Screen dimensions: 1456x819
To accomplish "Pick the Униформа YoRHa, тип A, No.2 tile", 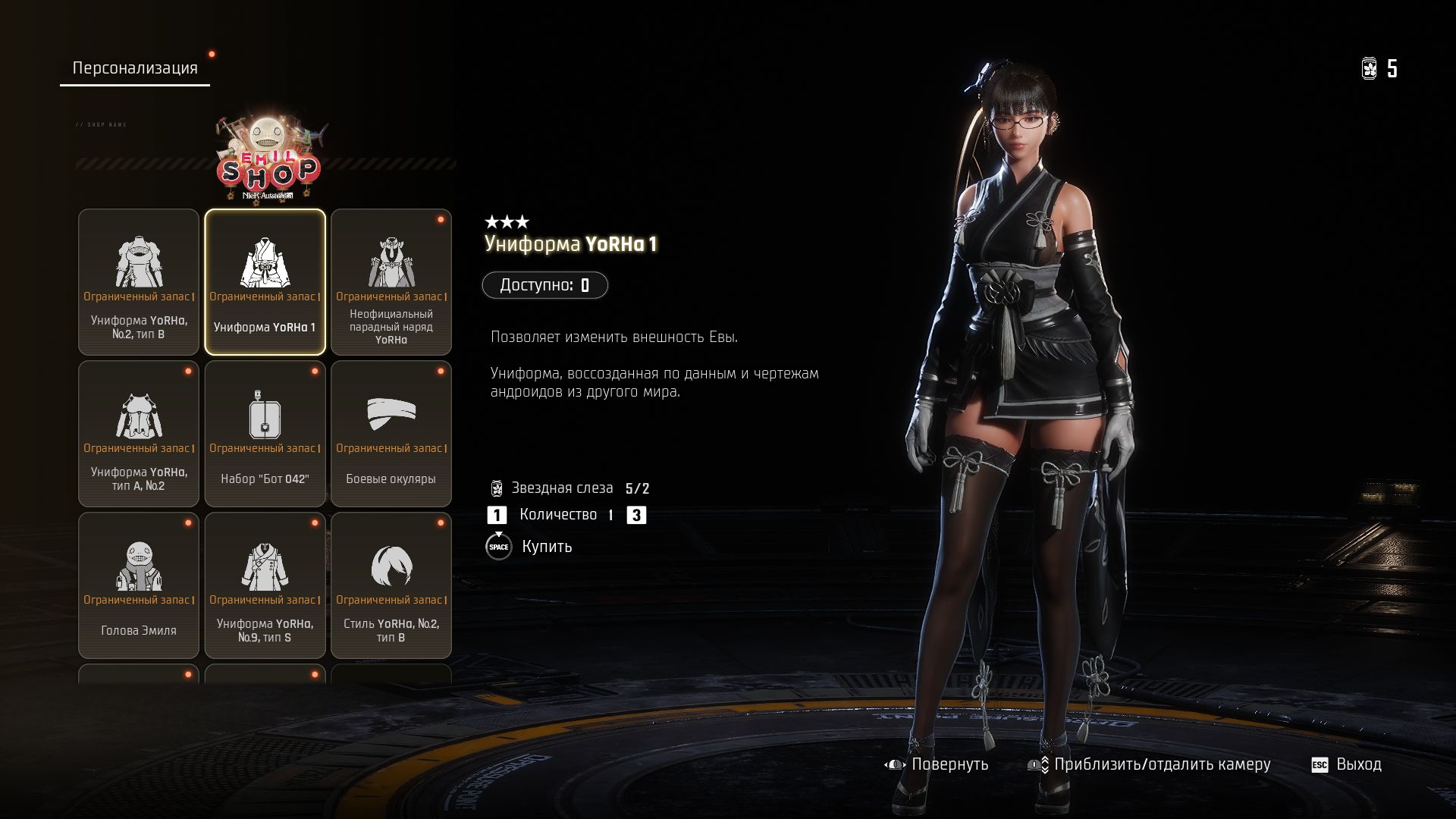I will point(139,434).
